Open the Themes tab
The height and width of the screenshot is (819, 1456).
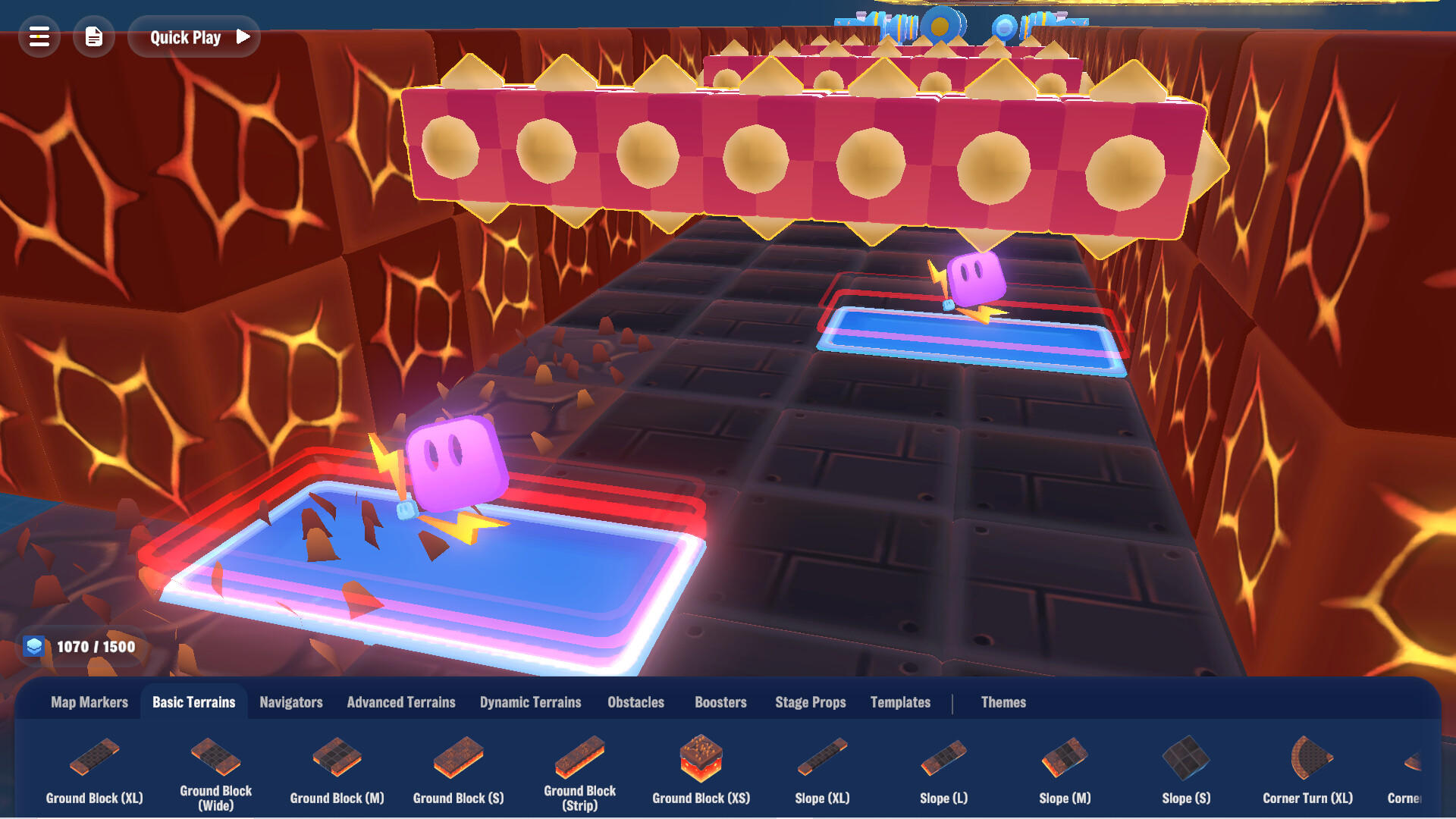[1003, 702]
